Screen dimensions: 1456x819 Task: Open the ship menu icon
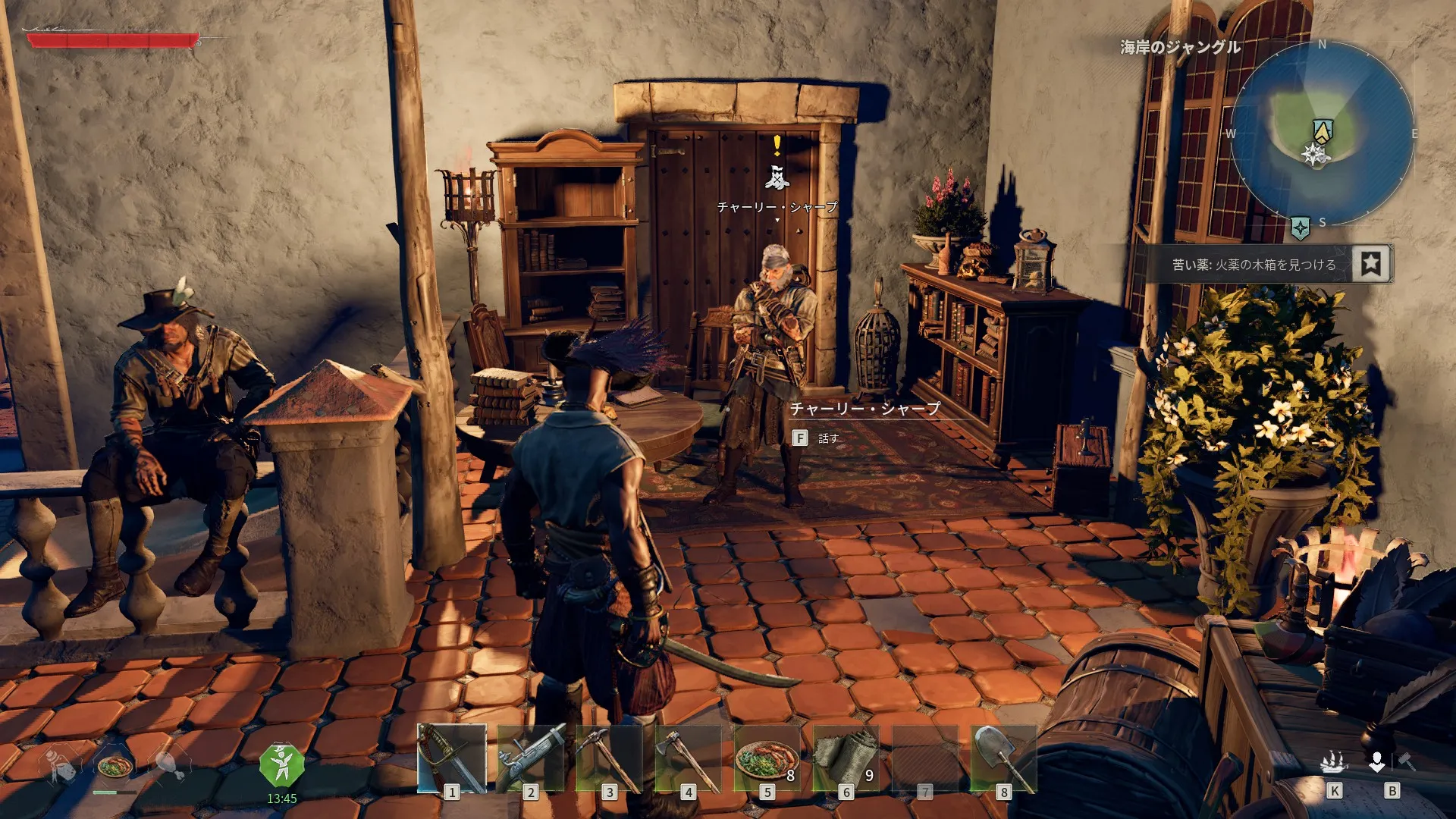1334,763
